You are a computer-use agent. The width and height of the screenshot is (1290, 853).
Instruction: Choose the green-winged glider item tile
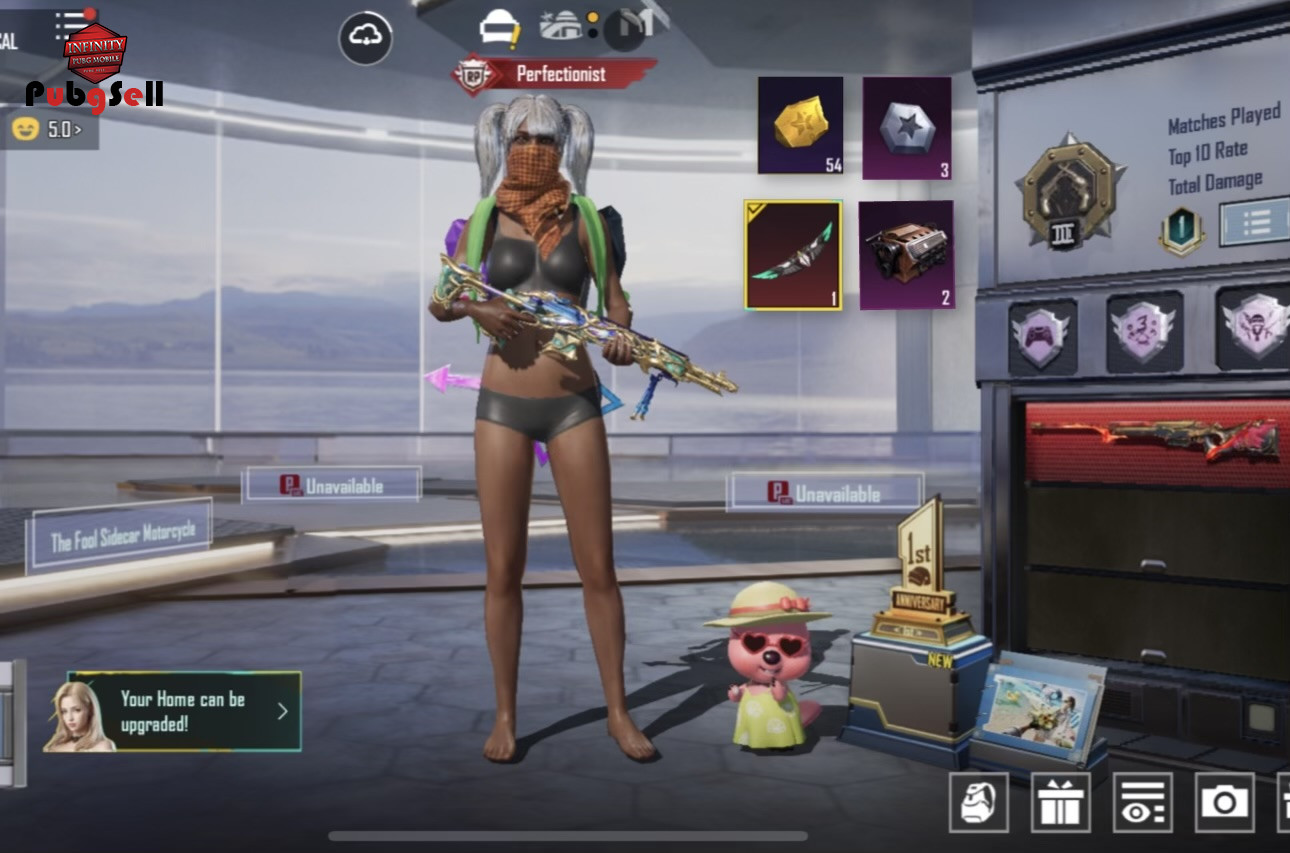tap(793, 255)
